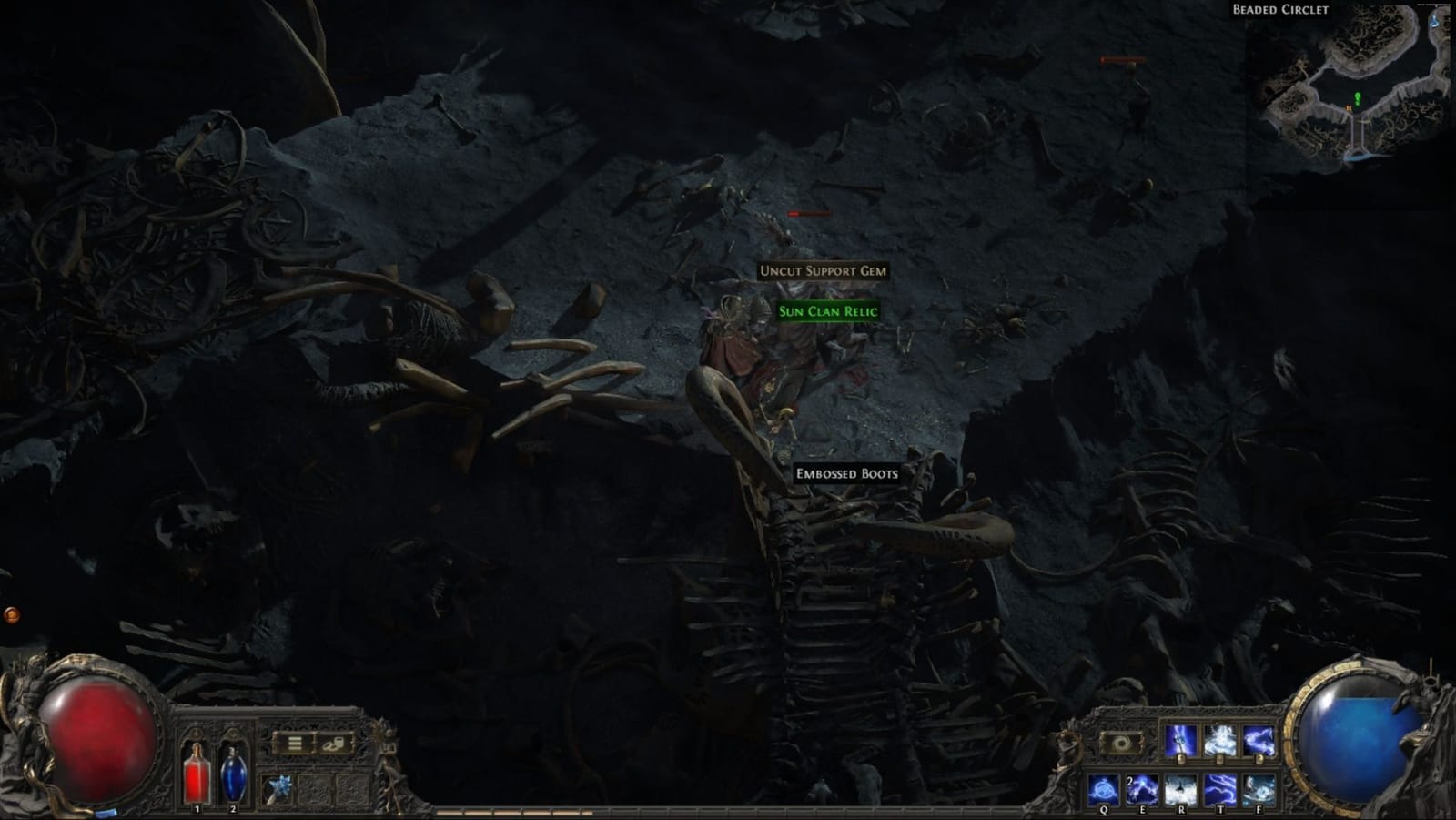Select the left-mouse skill in the top skill row
This screenshot has height=820, width=1456.
click(1180, 741)
